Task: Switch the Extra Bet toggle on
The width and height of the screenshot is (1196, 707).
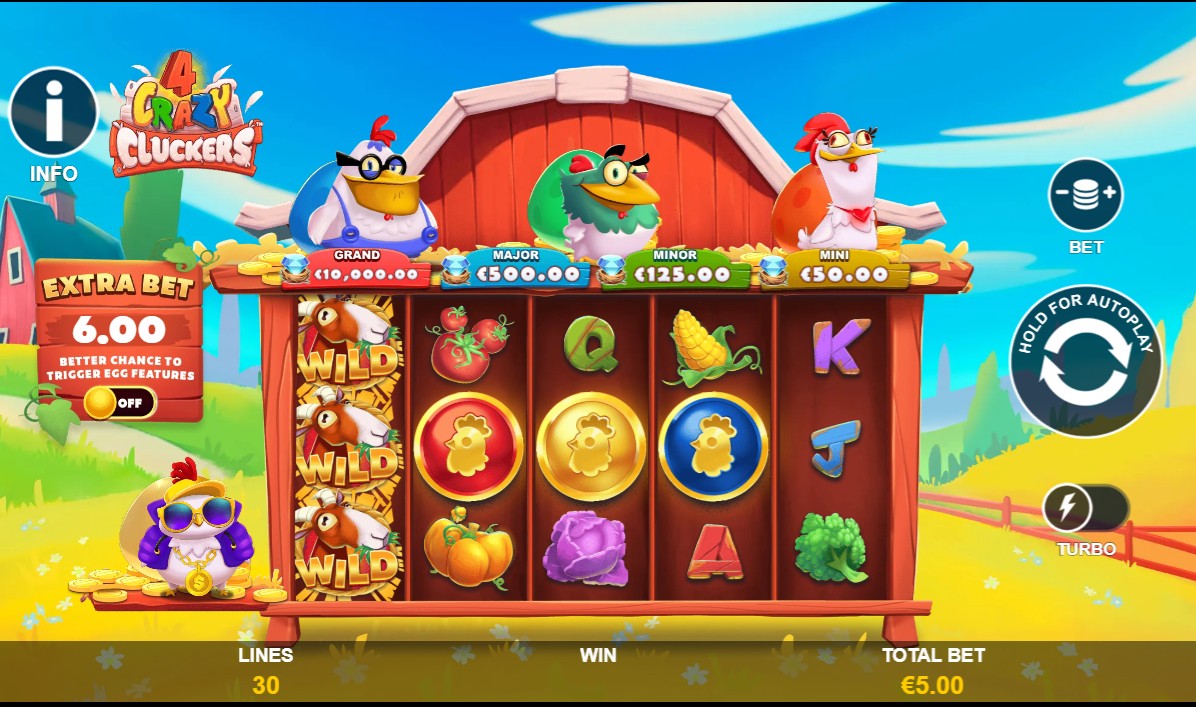Action: (x=119, y=403)
